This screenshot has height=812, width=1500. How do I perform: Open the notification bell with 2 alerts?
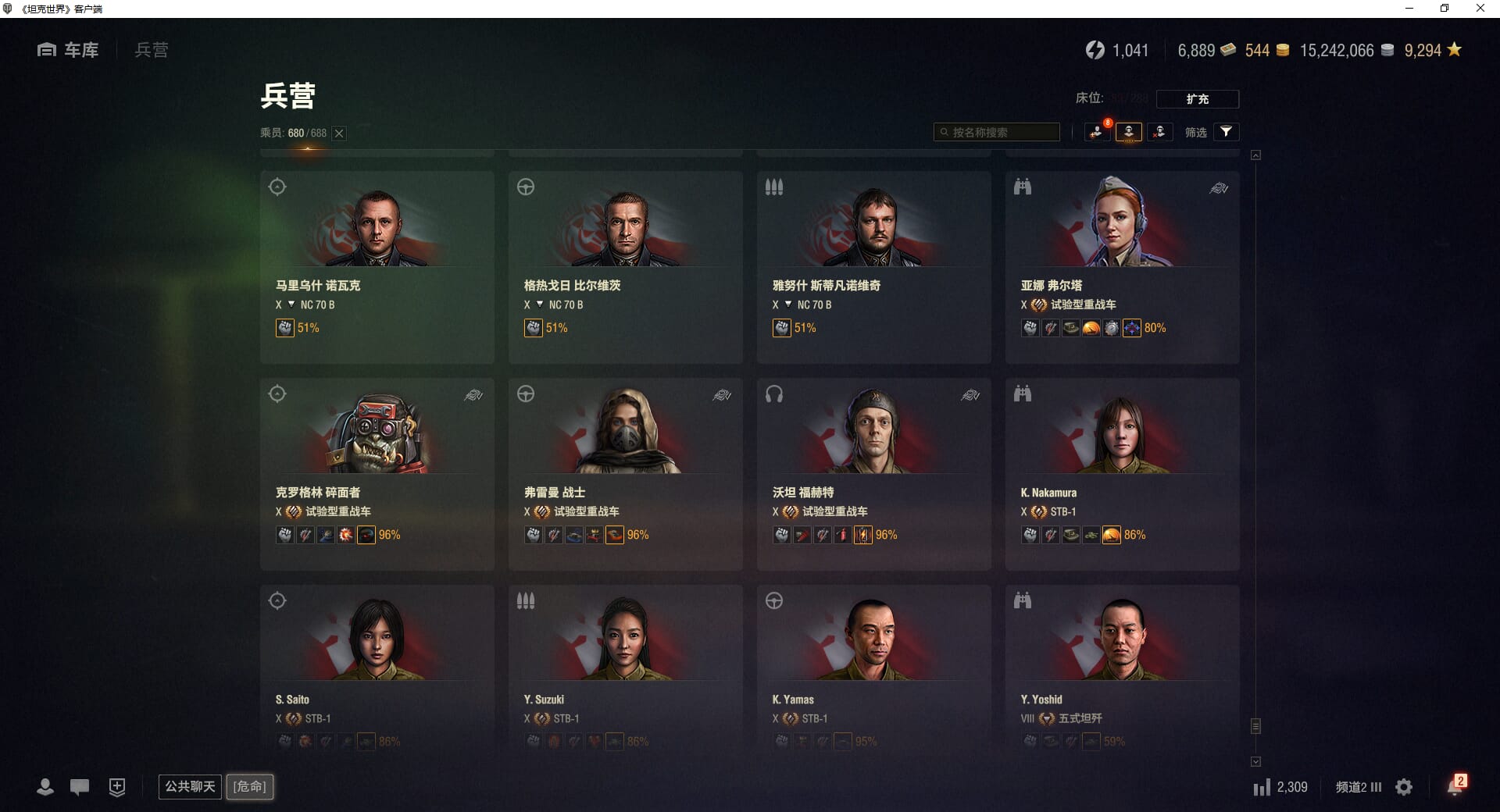(x=1455, y=786)
